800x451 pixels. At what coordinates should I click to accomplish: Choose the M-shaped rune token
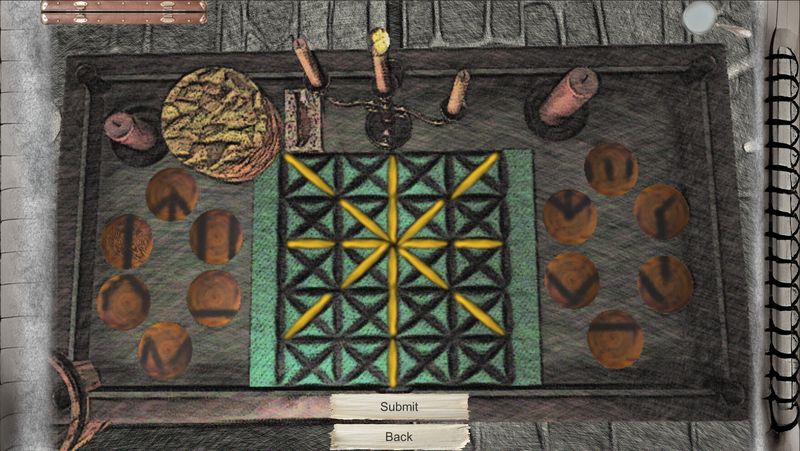[165, 350]
